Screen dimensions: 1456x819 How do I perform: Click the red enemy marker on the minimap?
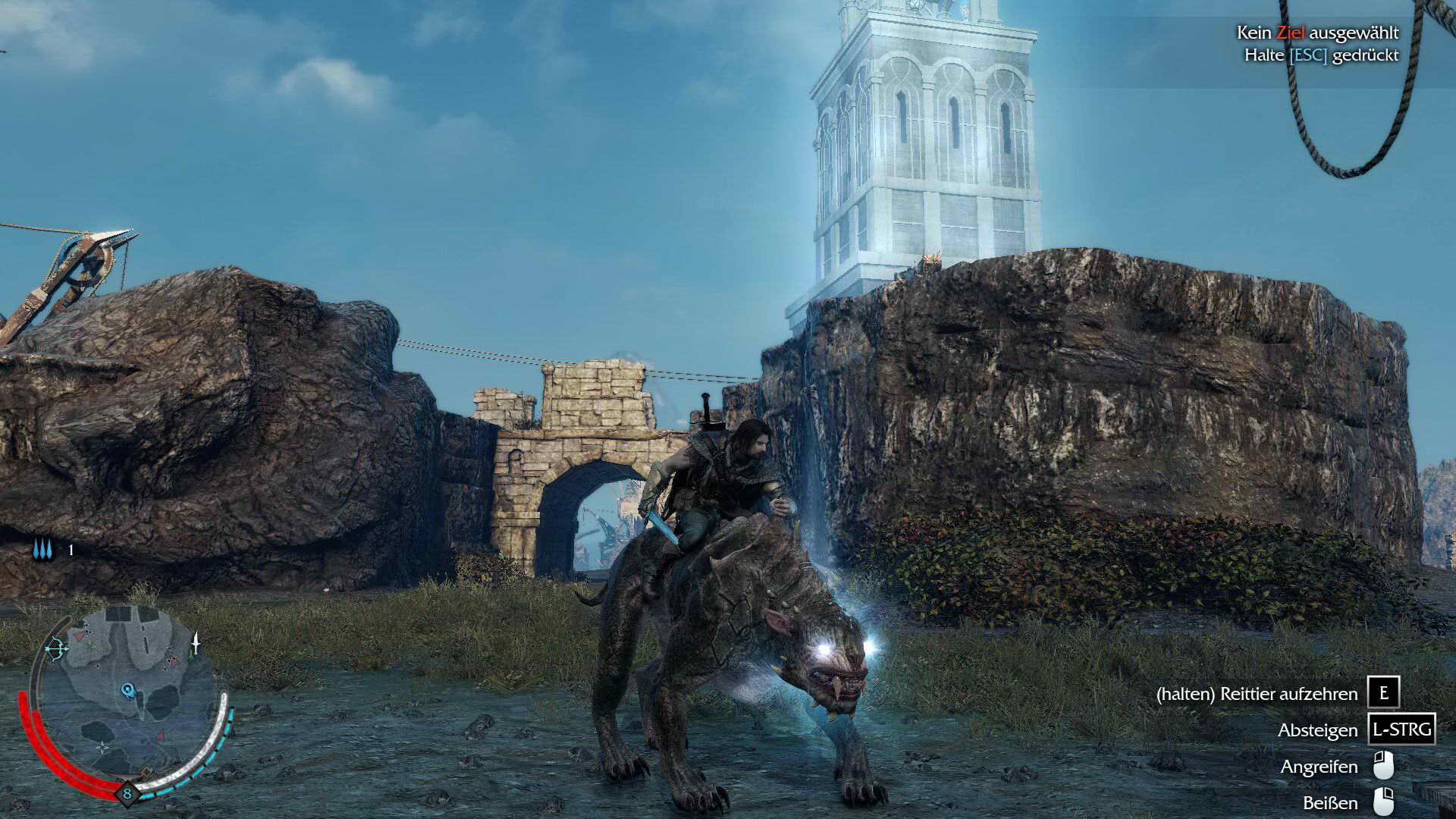click(x=80, y=637)
